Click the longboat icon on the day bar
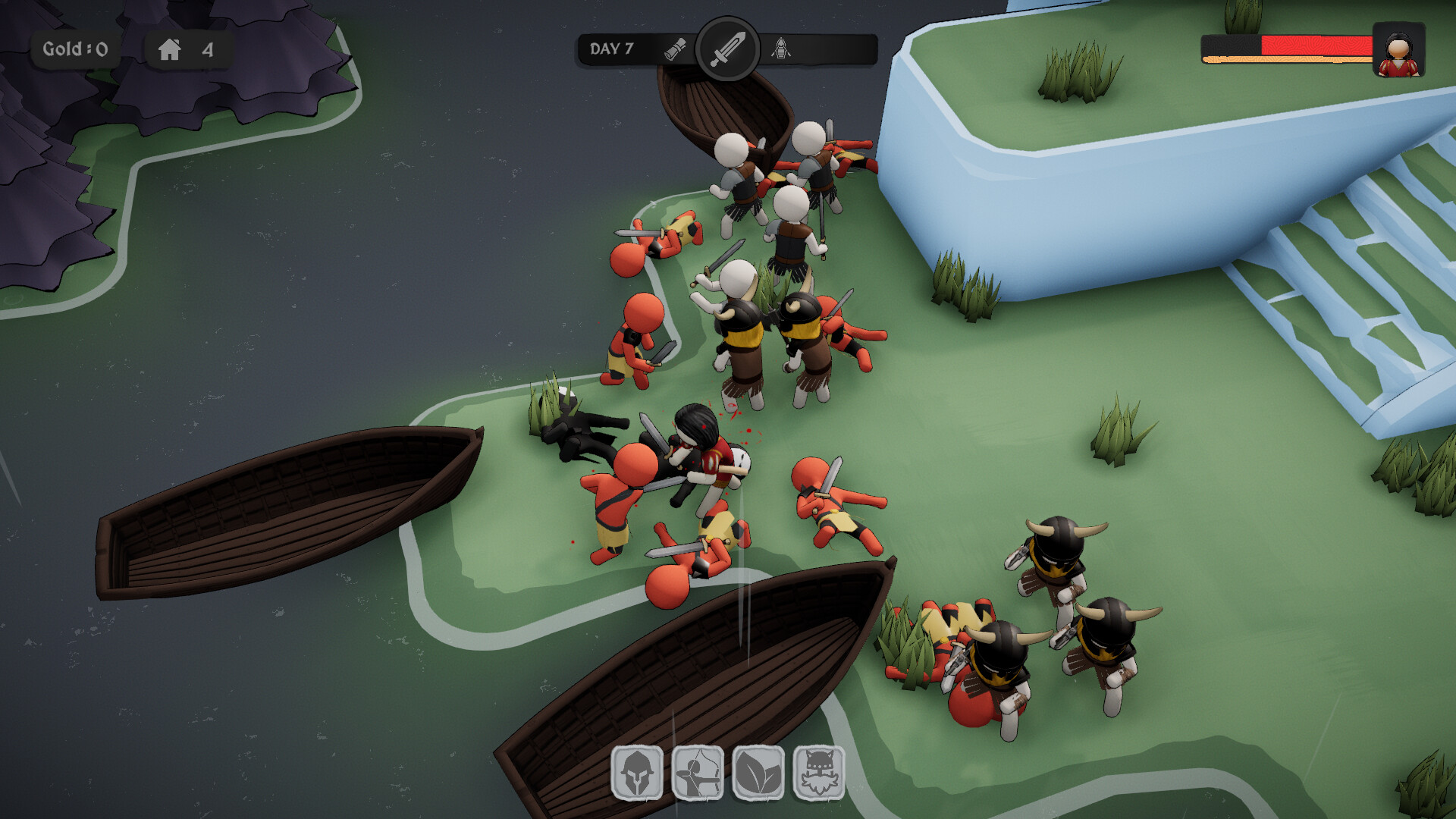 [781, 49]
